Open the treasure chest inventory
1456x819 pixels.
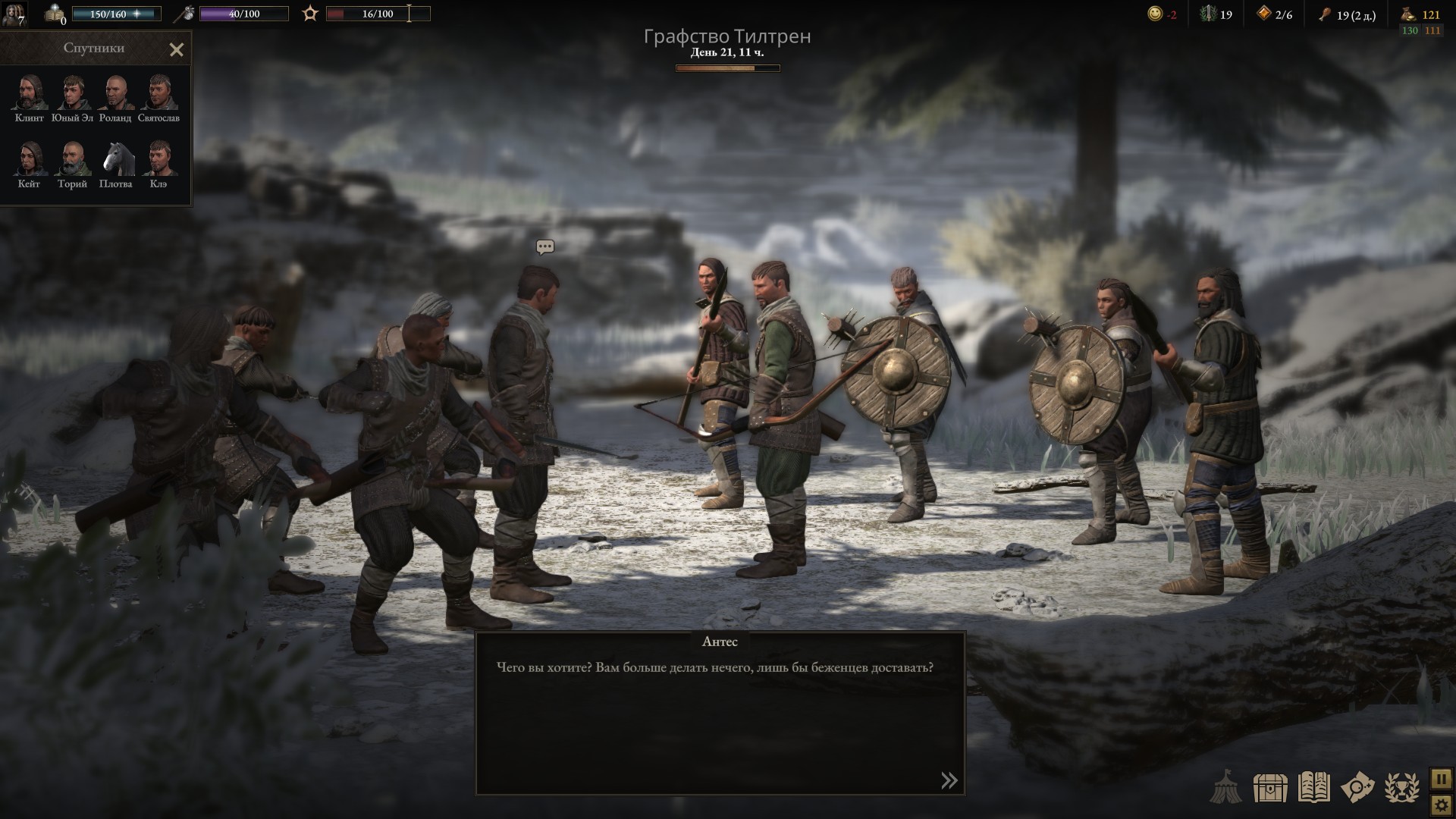pos(1270,789)
